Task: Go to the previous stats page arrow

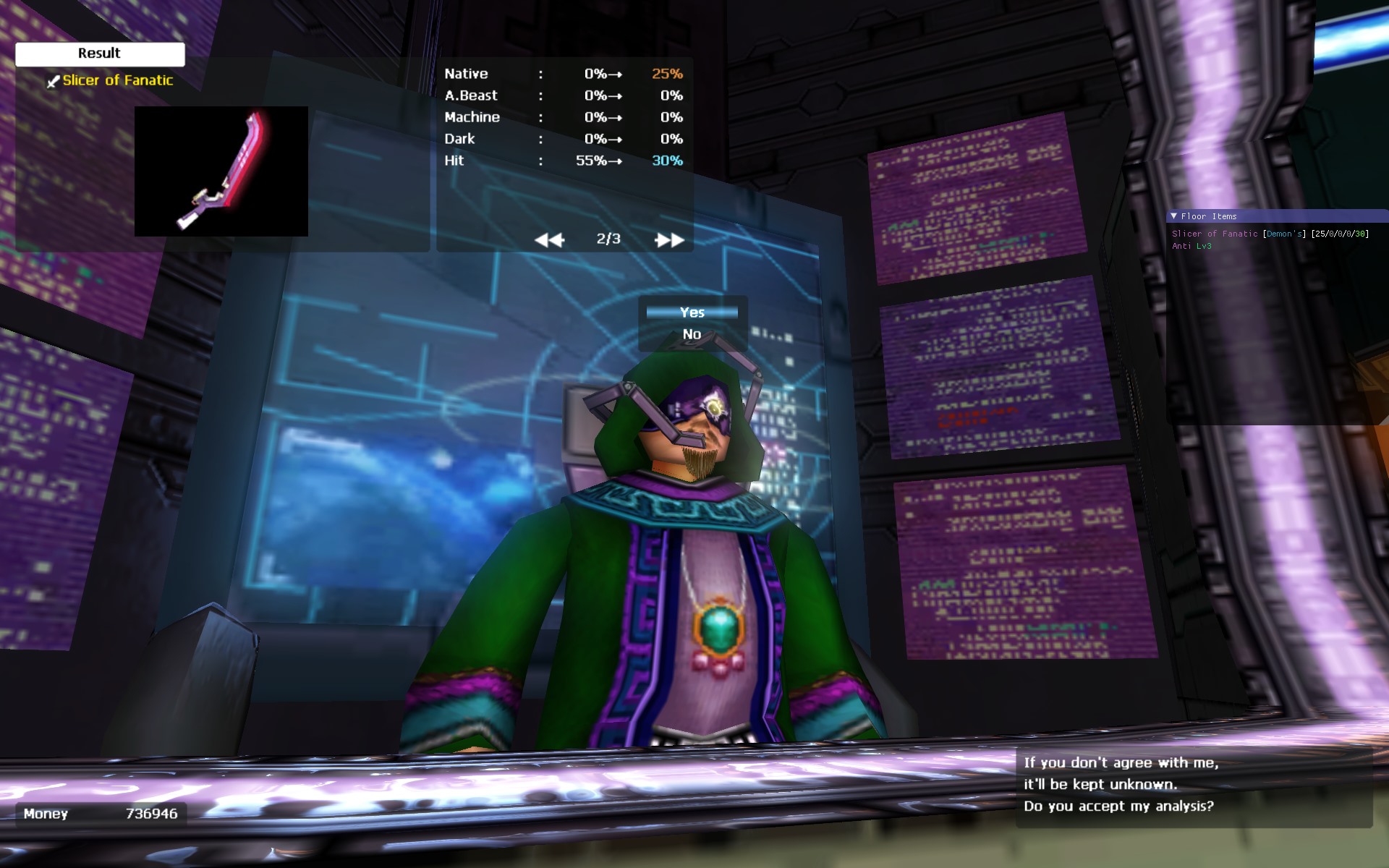Action: coord(549,240)
